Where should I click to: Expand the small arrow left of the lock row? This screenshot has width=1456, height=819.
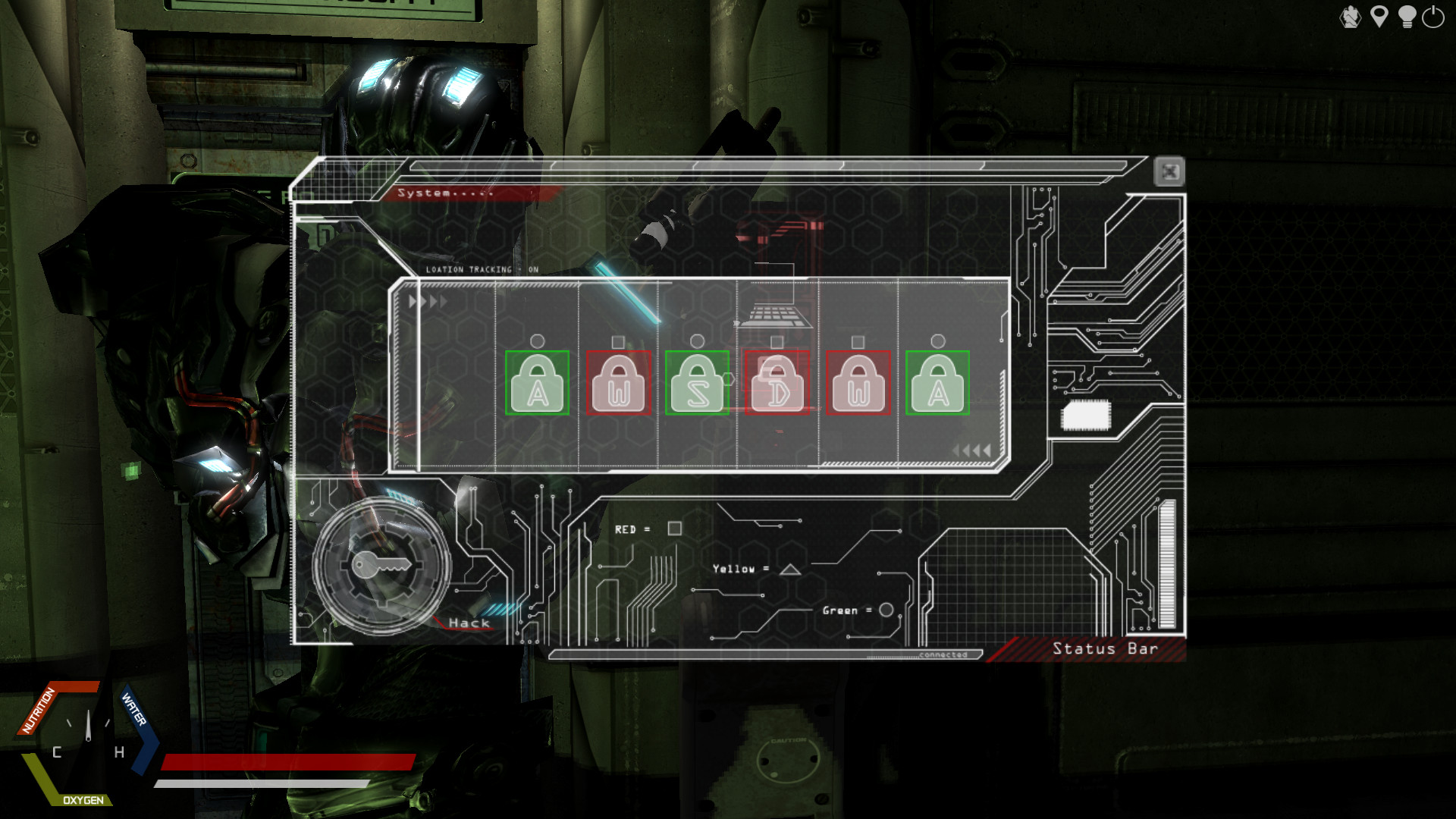coord(412,300)
